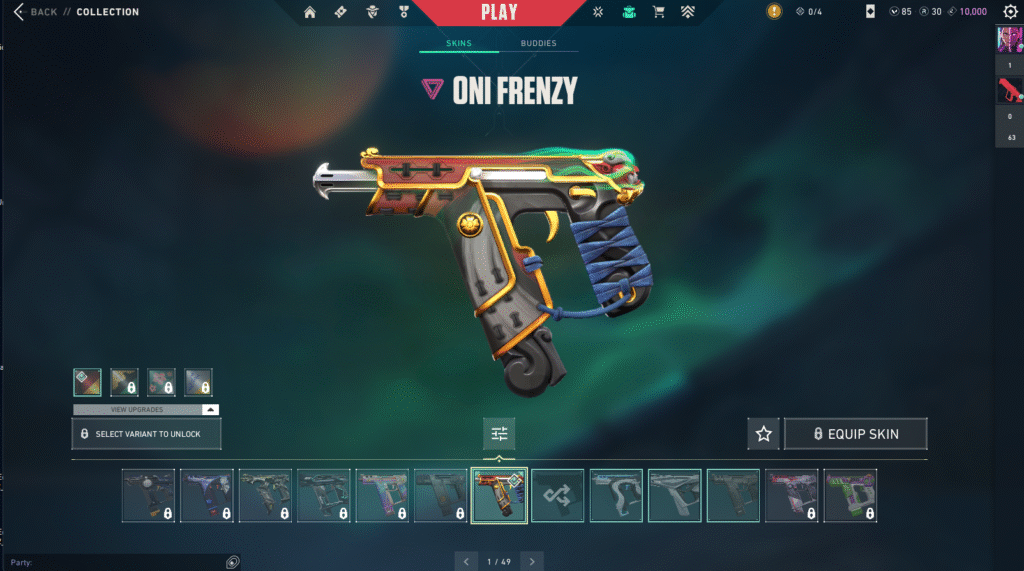This screenshot has height=571, width=1024.
Task: Click the big red PLAY button
Action: tap(499, 13)
